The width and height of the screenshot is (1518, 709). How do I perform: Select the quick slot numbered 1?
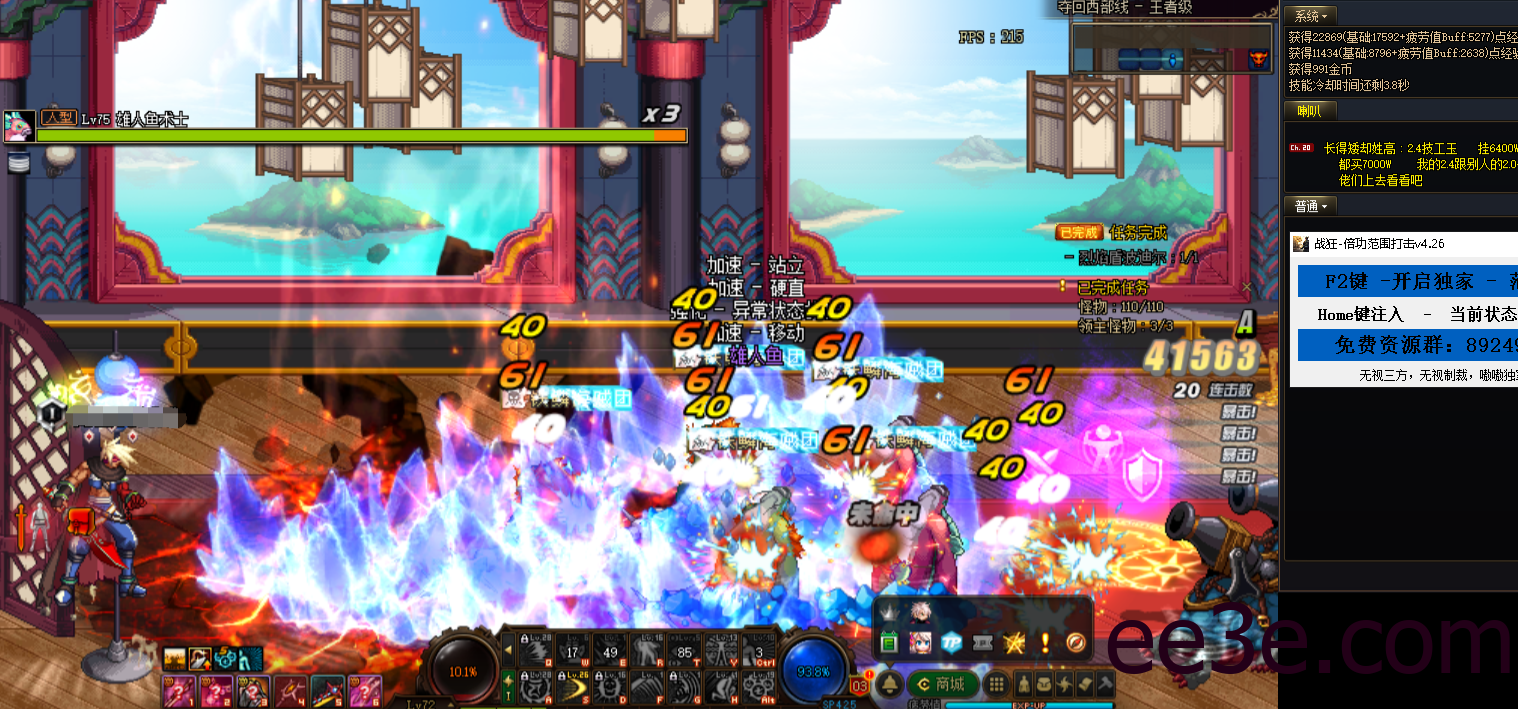pyautogui.click(x=180, y=691)
